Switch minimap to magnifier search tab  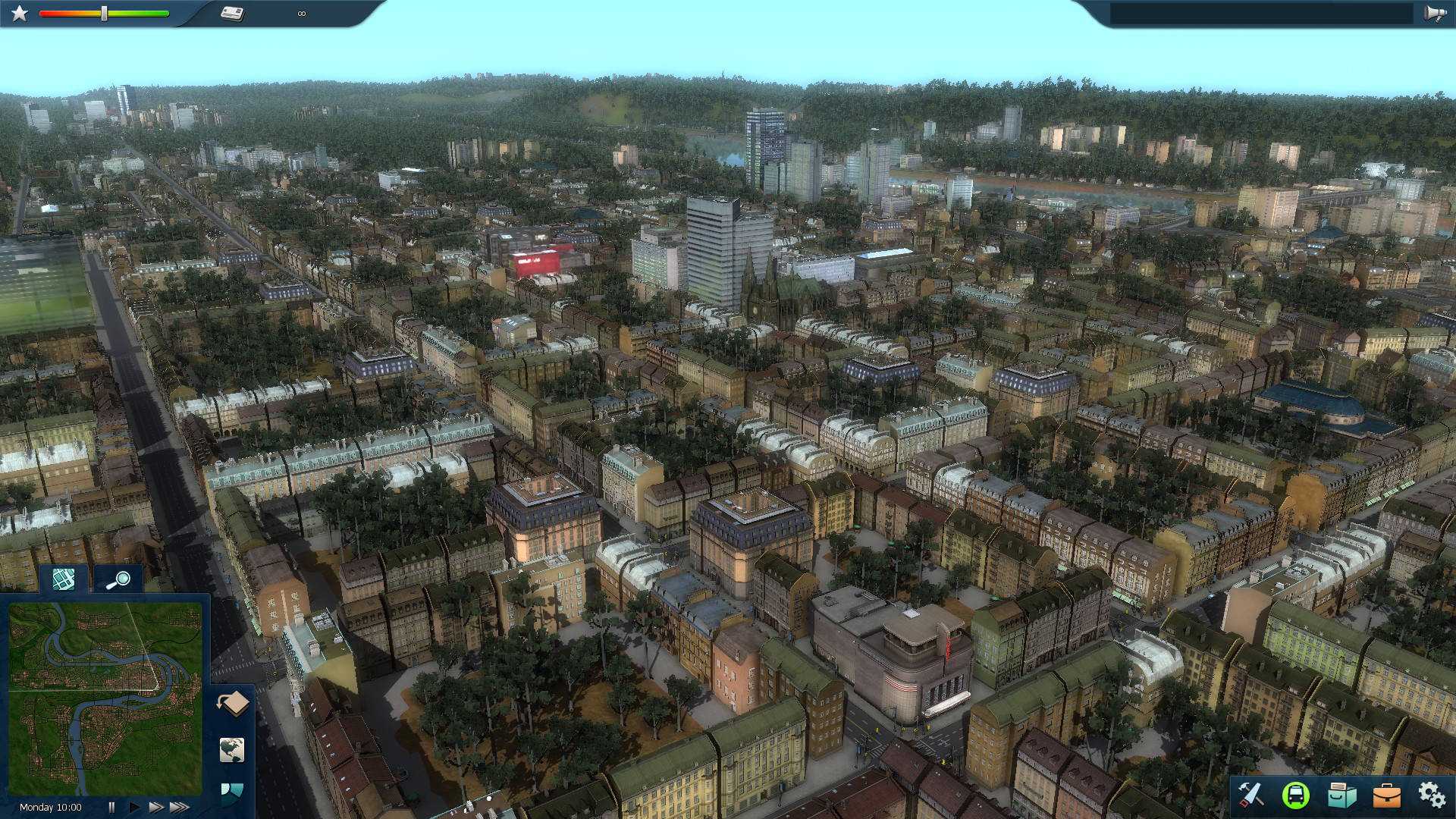(x=118, y=579)
